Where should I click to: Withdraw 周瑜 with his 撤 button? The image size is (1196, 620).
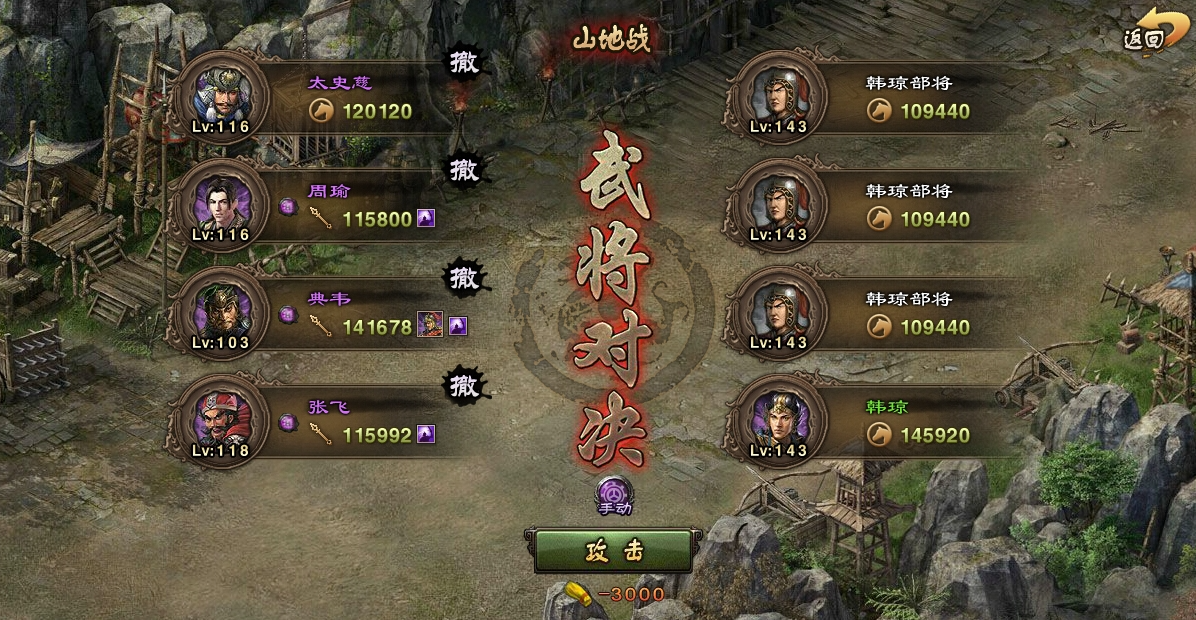tap(463, 170)
